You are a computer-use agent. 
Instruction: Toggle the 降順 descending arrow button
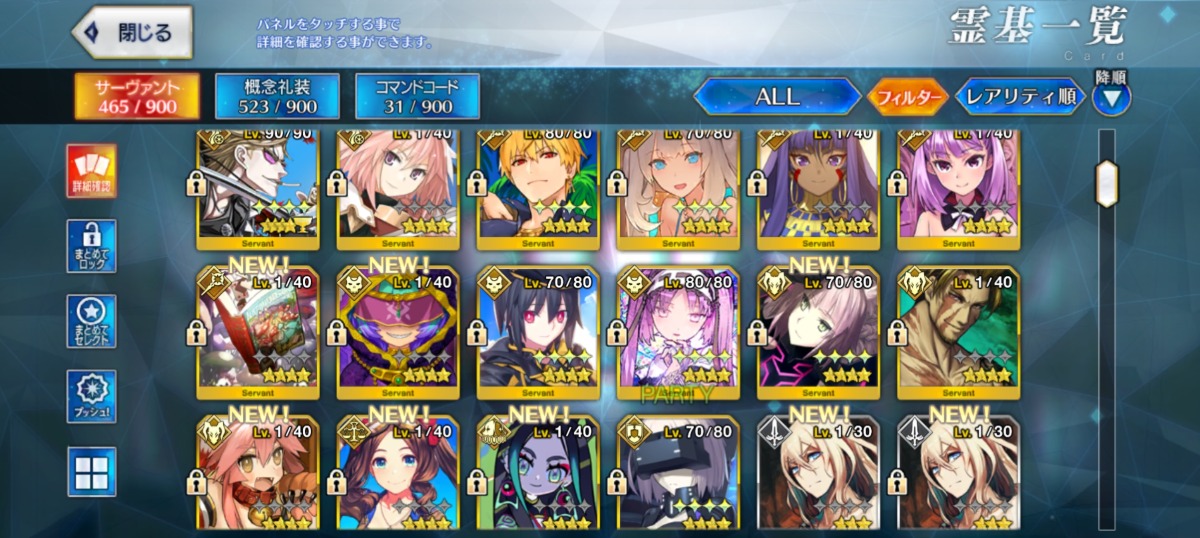(x=1111, y=97)
